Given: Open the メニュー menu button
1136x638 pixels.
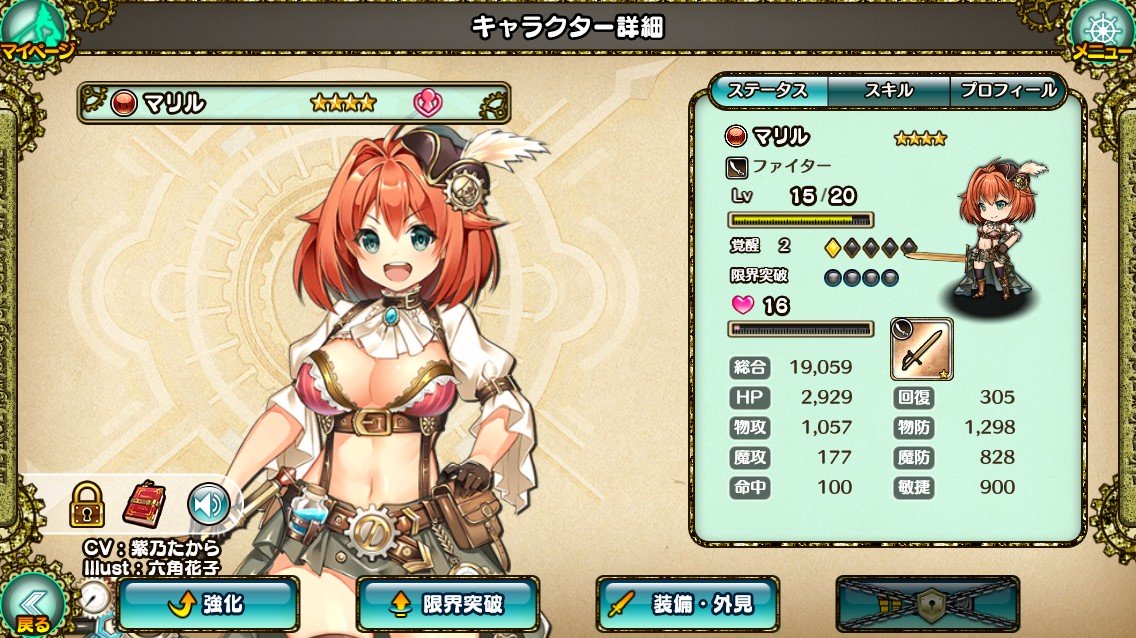Looking at the screenshot, I should click(x=1100, y=30).
